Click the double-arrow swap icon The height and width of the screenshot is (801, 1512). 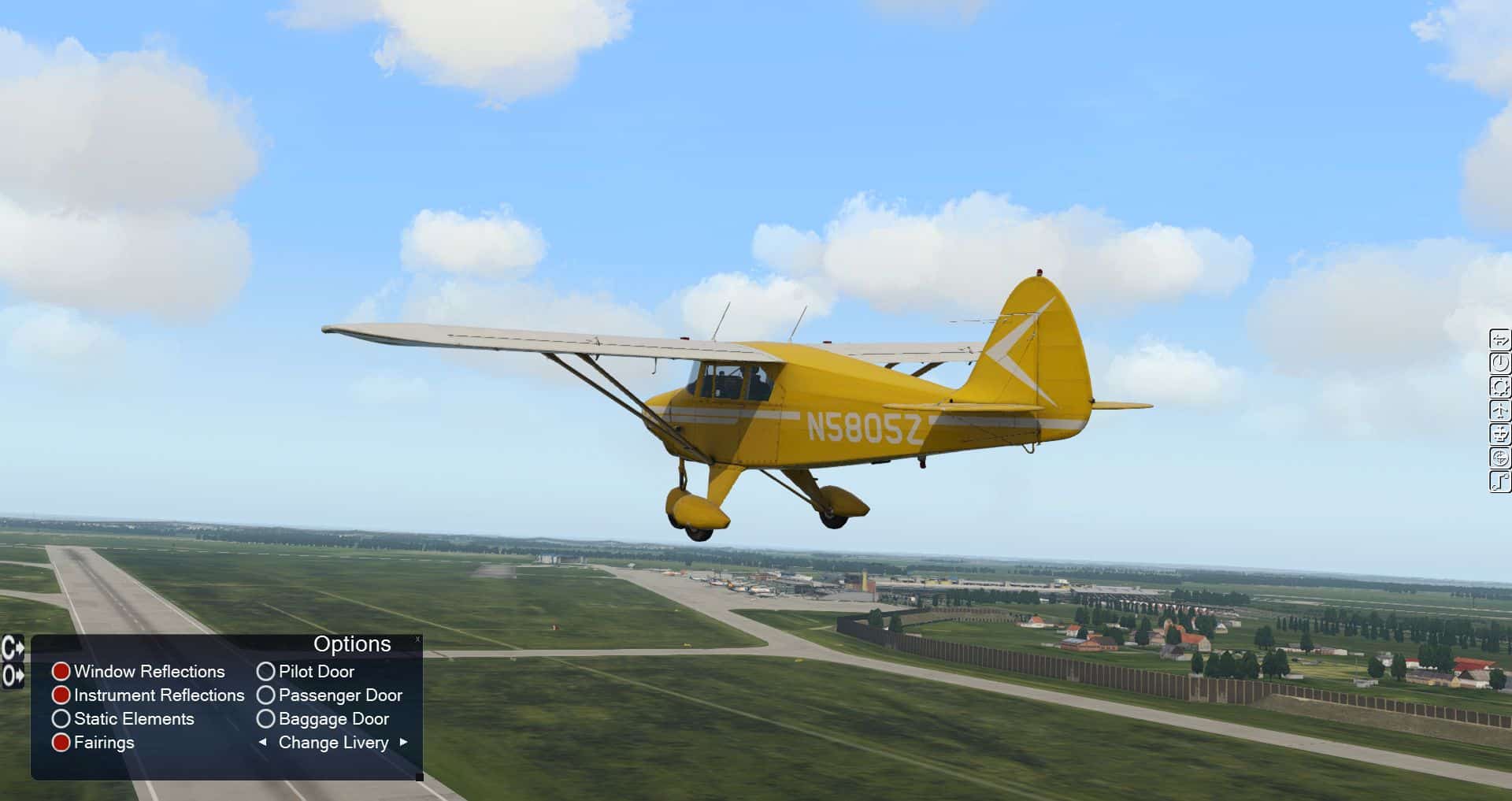[x=1500, y=340]
